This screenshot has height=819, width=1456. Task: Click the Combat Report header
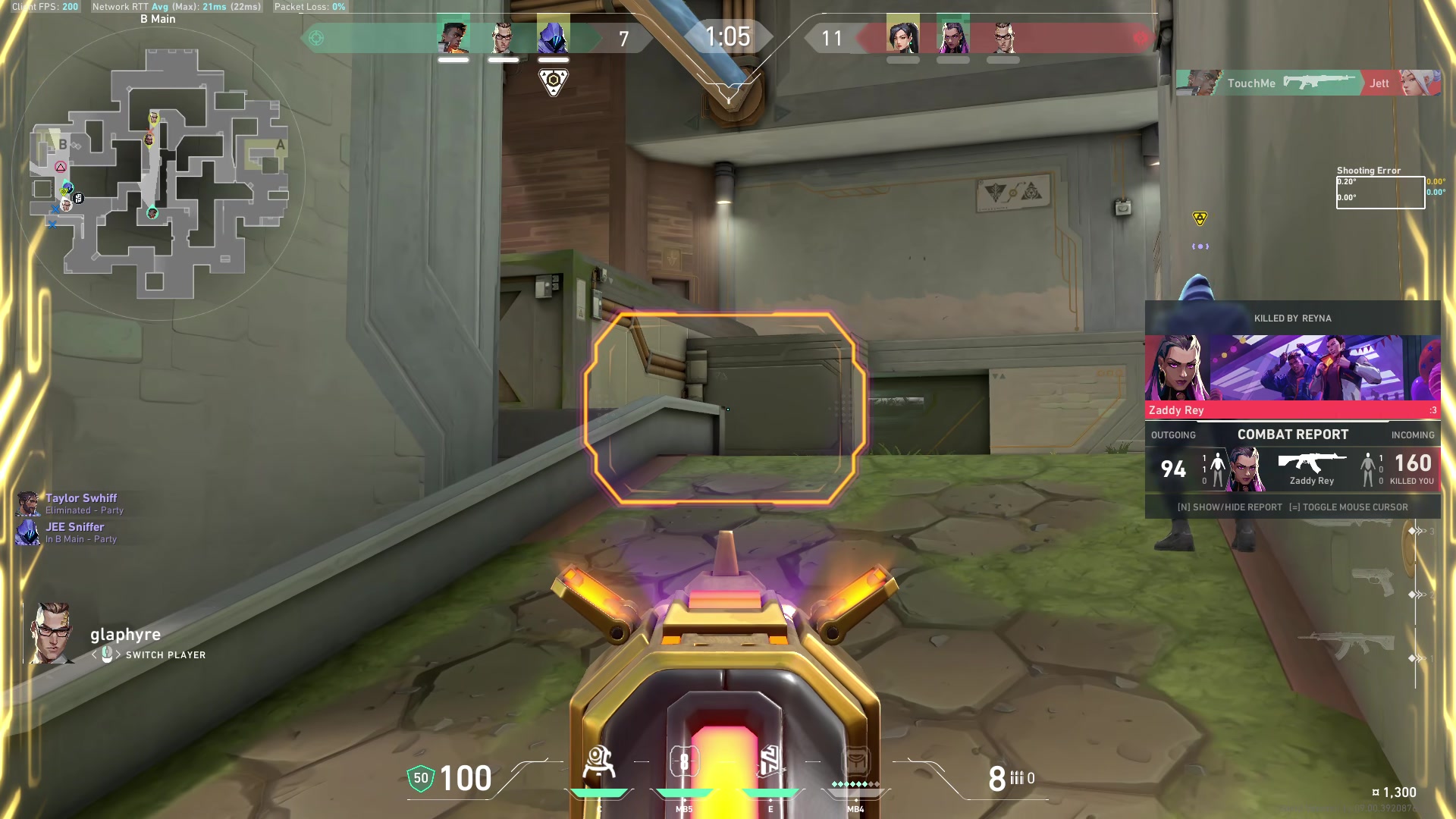(1292, 435)
